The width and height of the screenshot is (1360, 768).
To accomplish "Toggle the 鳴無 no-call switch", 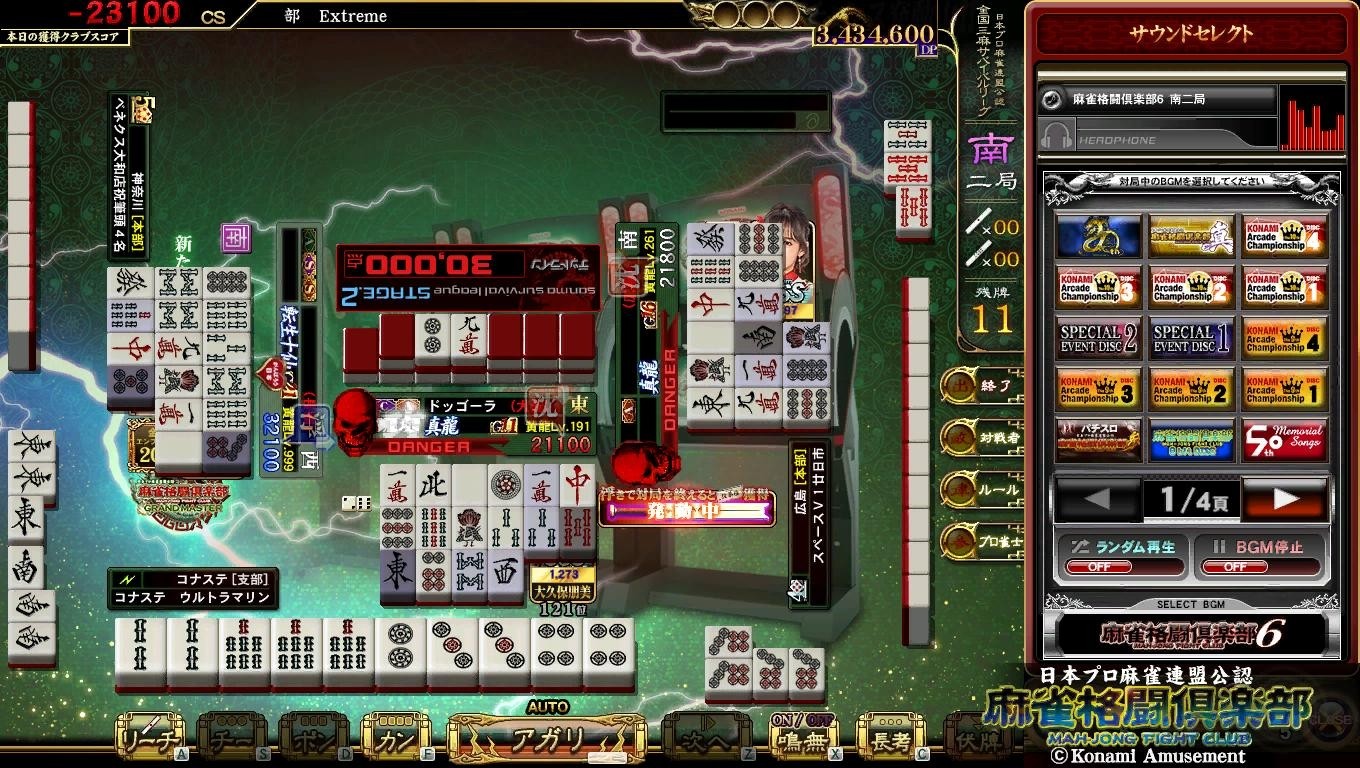I will (x=805, y=740).
